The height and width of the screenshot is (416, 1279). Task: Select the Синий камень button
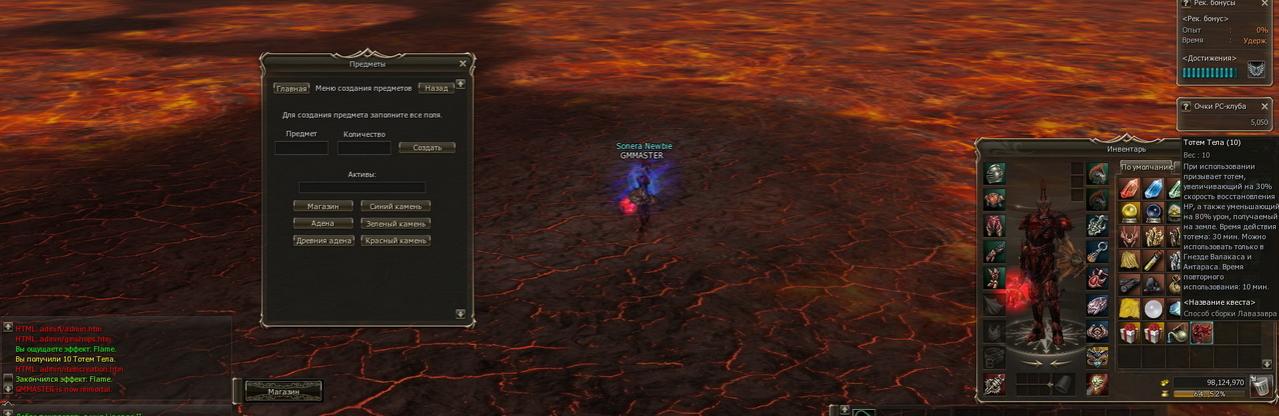(x=396, y=206)
